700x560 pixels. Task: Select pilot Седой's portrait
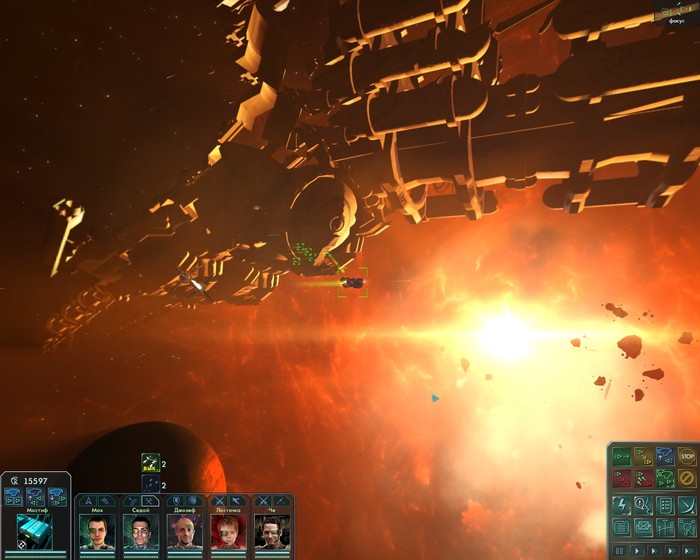(141, 529)
